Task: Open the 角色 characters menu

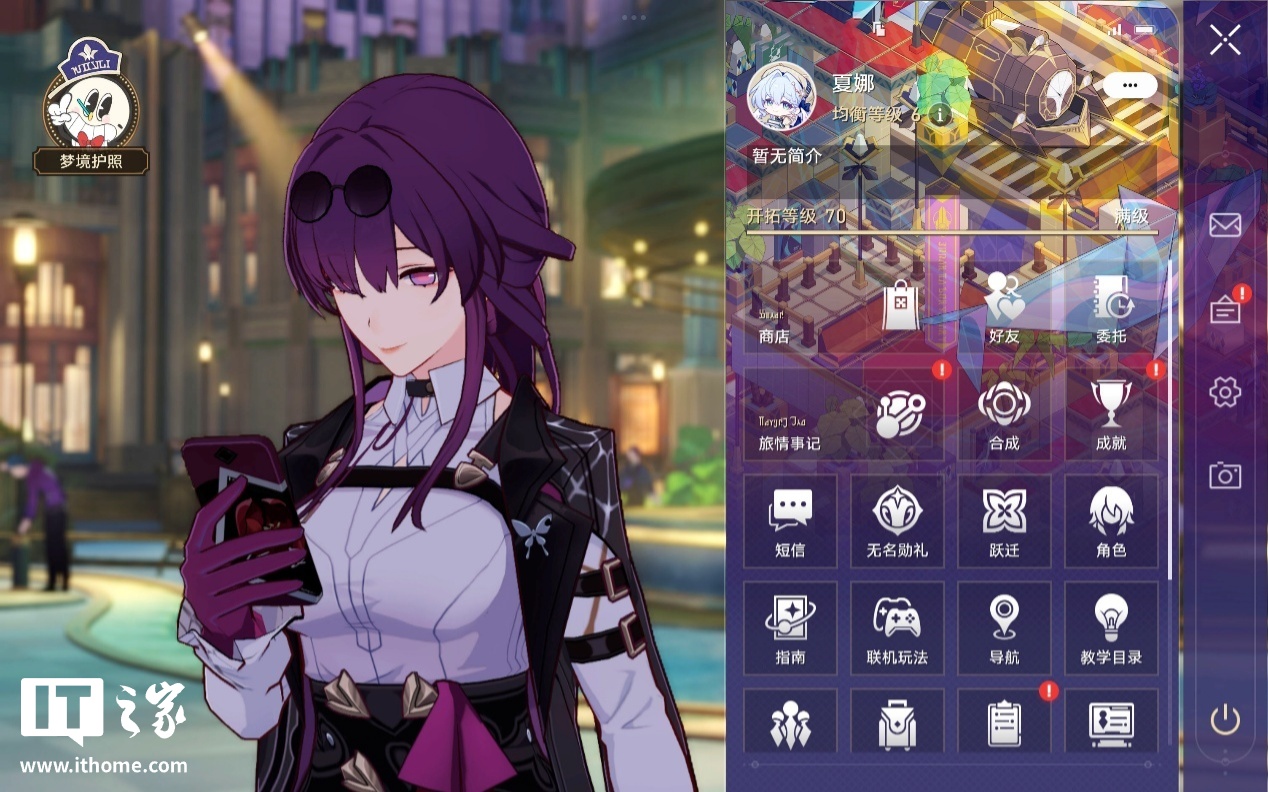Action: (1110, 521)
